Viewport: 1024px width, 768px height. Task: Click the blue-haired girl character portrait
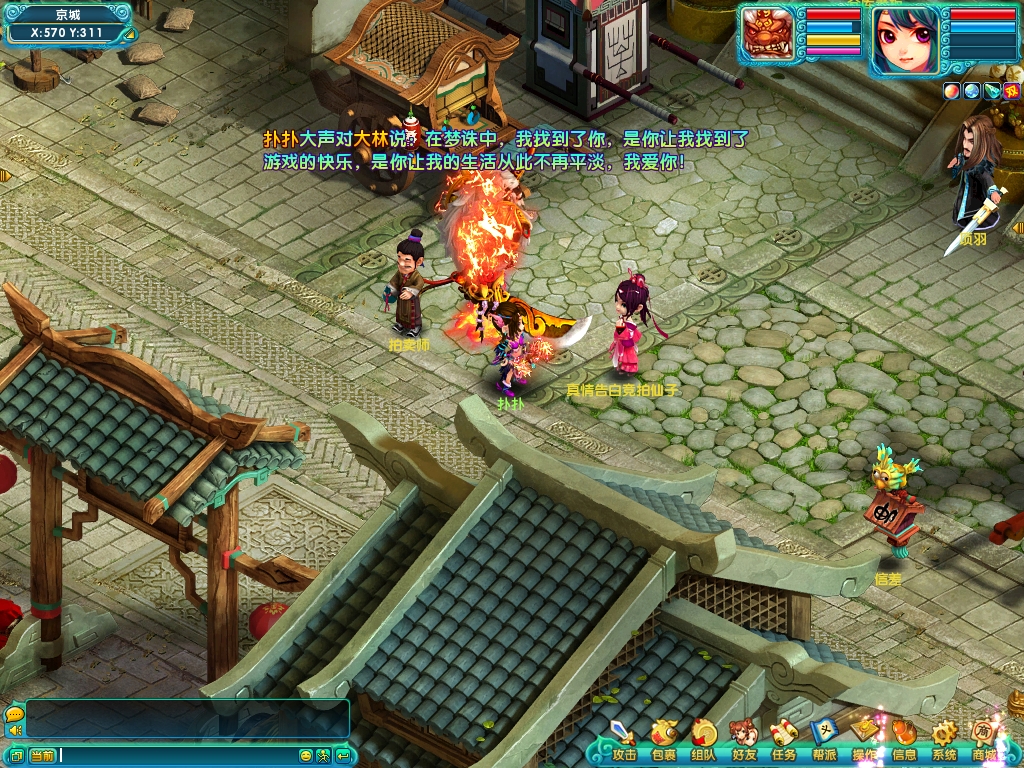906,40
